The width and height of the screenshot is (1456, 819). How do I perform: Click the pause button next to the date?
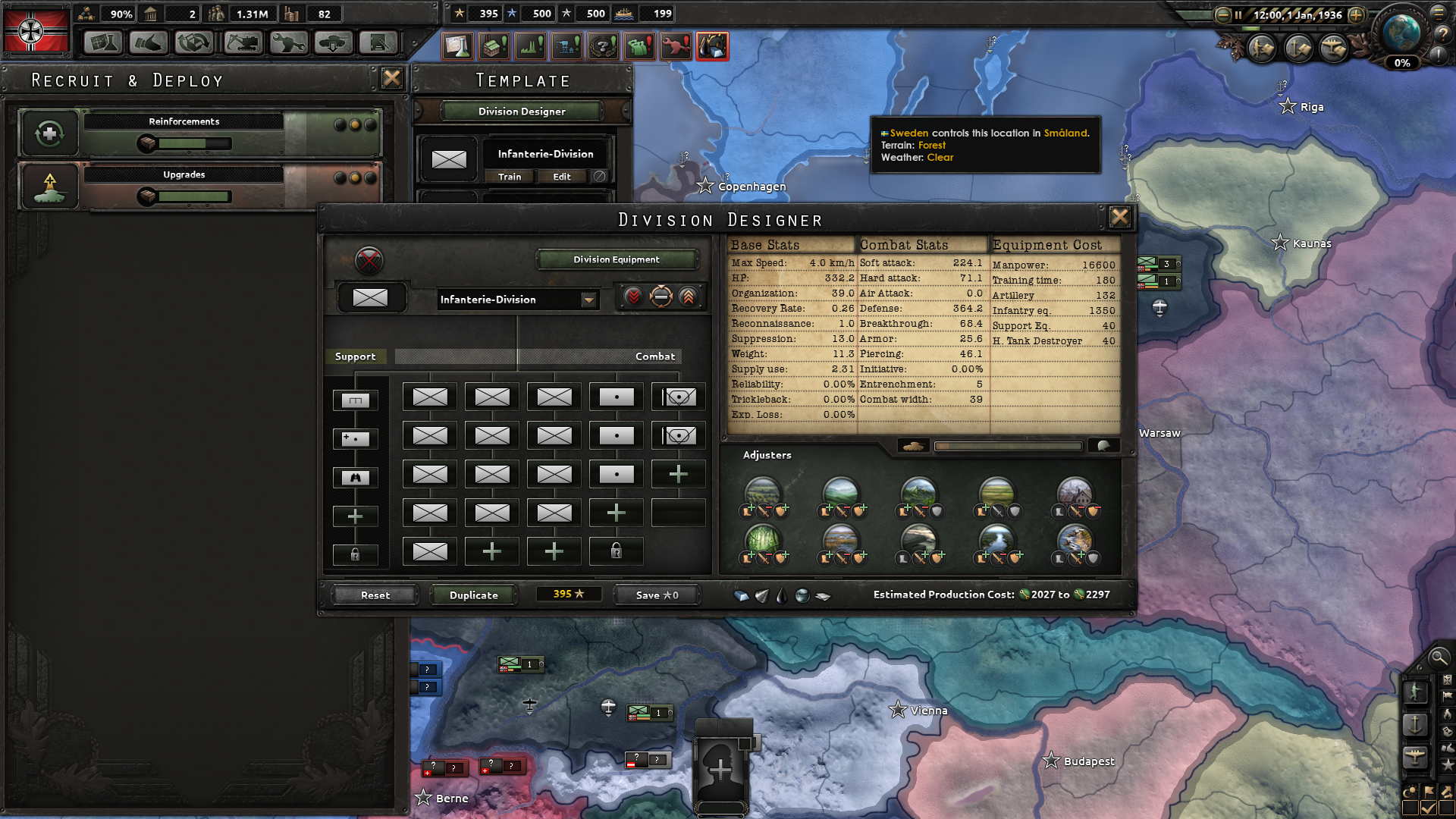(x=1239, y=14)
